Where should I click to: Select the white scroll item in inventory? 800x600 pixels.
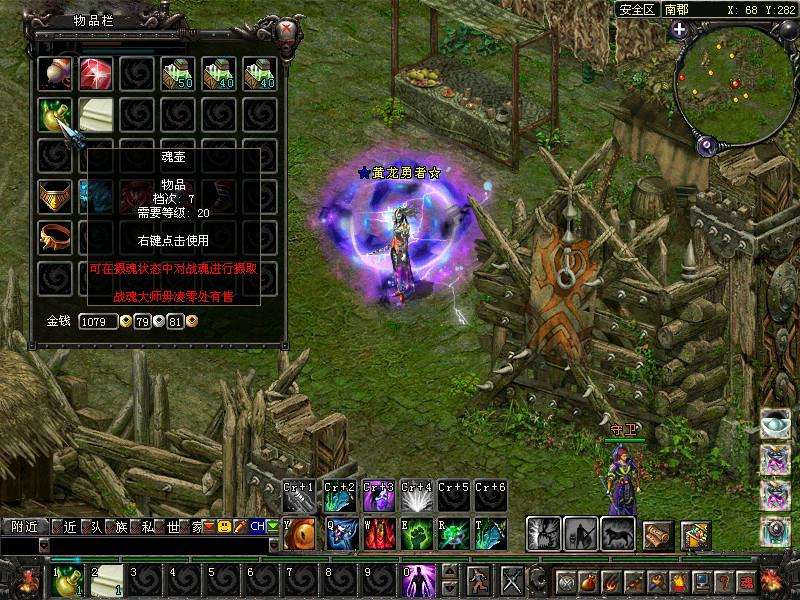pos(96,115)
